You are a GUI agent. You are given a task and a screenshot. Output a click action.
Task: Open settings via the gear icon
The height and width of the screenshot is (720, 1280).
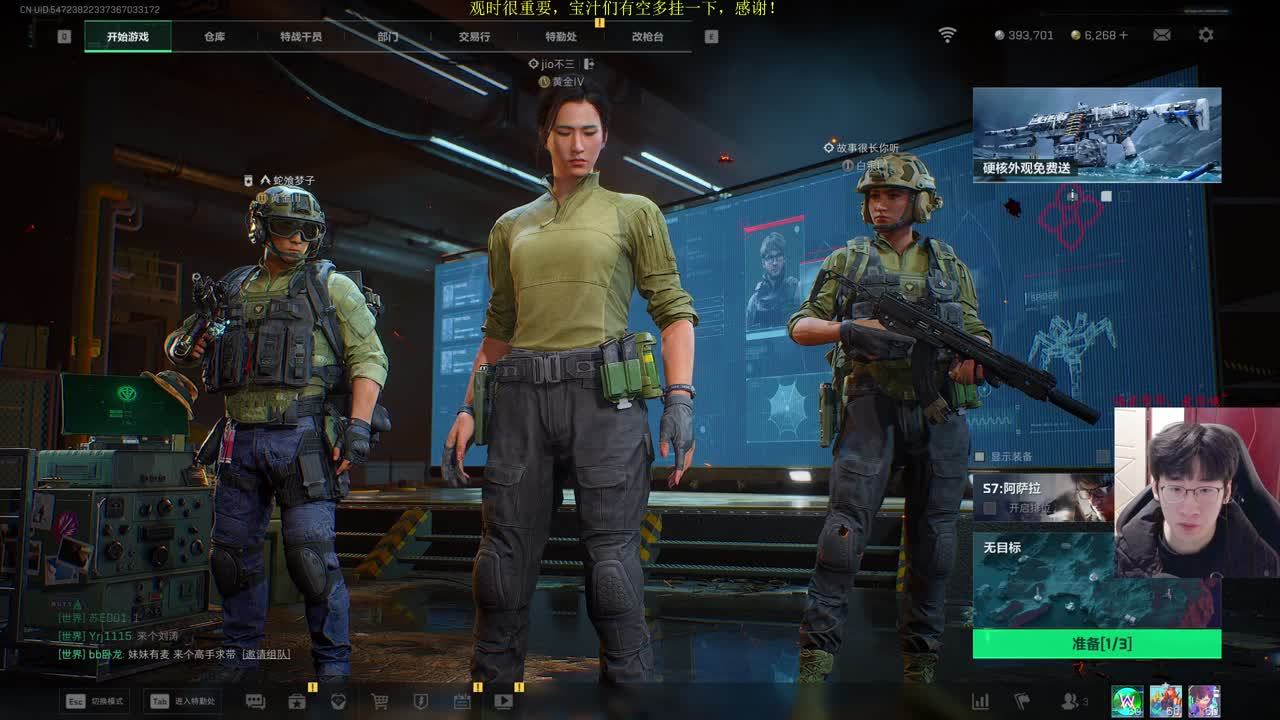[x=1206, y=35]
